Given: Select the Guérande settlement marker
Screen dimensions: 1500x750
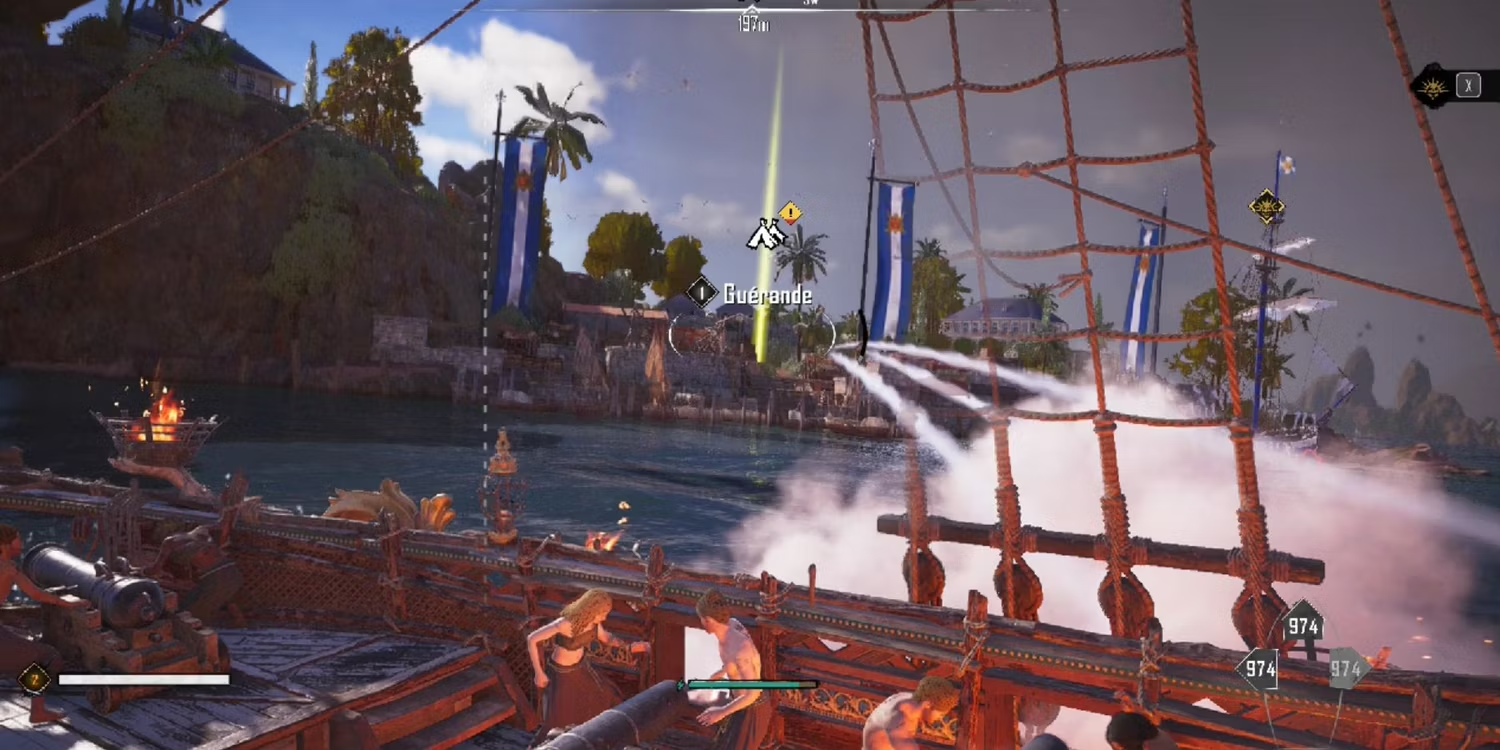Looking at the screenshot, I should click(702, 293).
